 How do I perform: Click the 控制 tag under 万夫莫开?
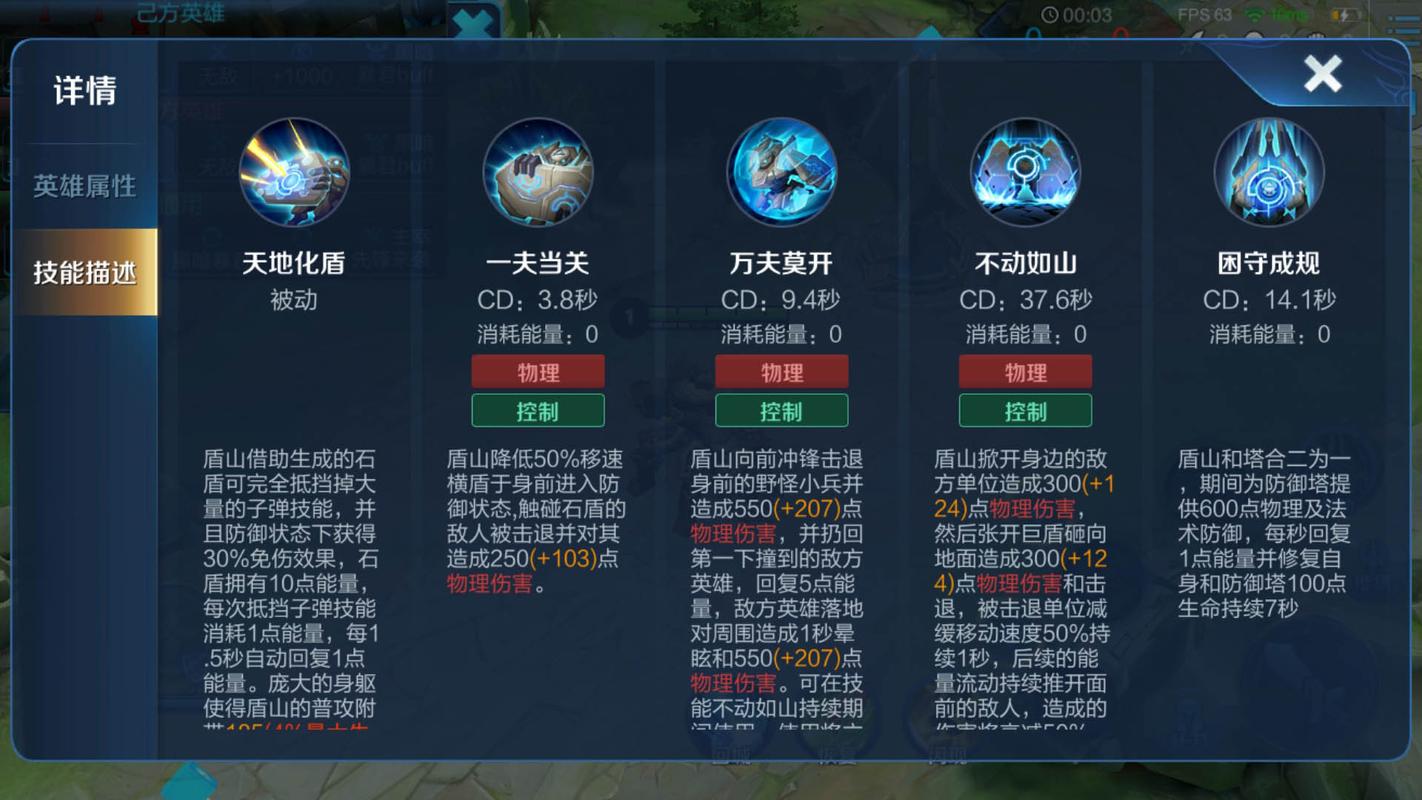click(782, 410)
